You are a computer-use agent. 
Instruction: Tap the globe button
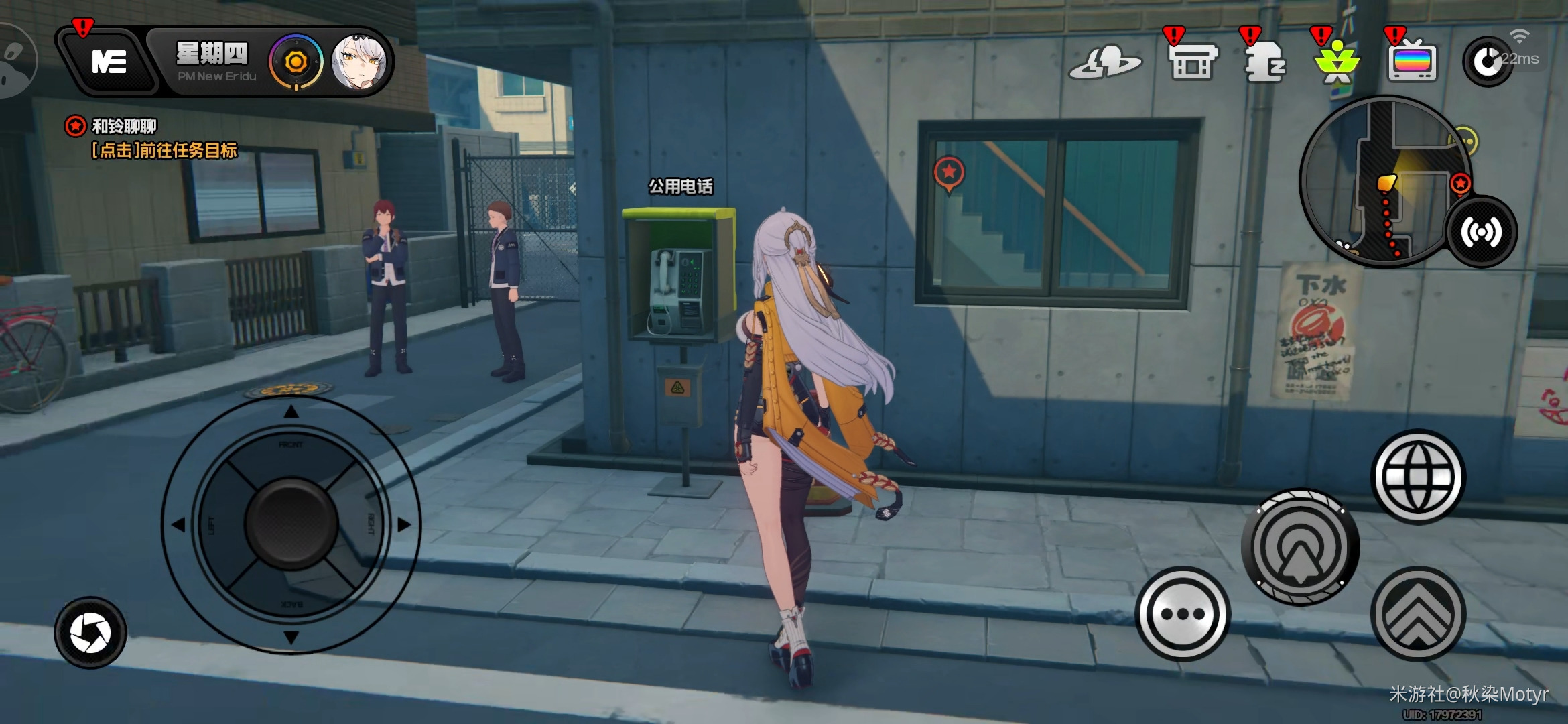point(1418,477)
